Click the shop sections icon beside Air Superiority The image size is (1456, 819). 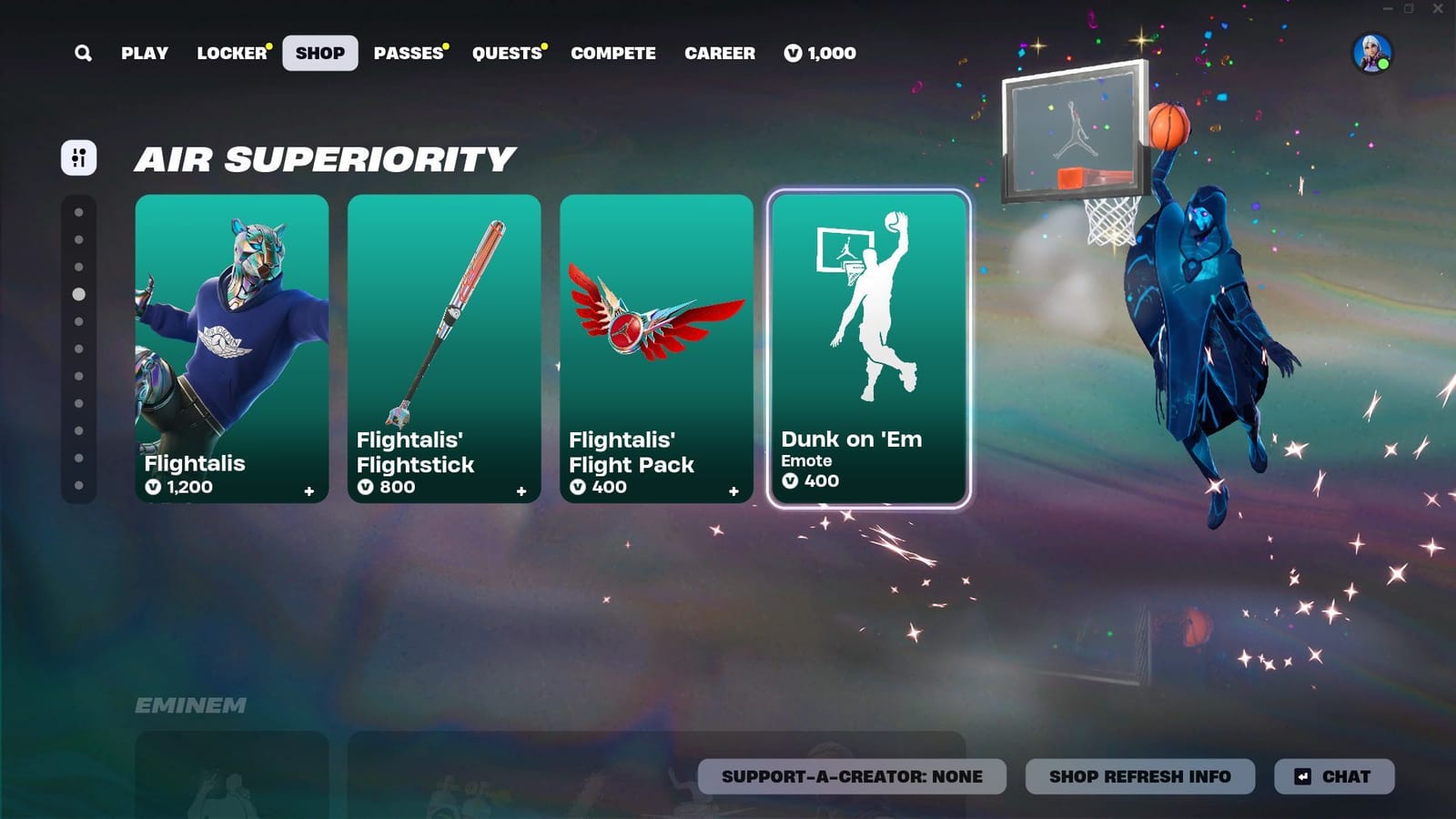click(78, 157)
